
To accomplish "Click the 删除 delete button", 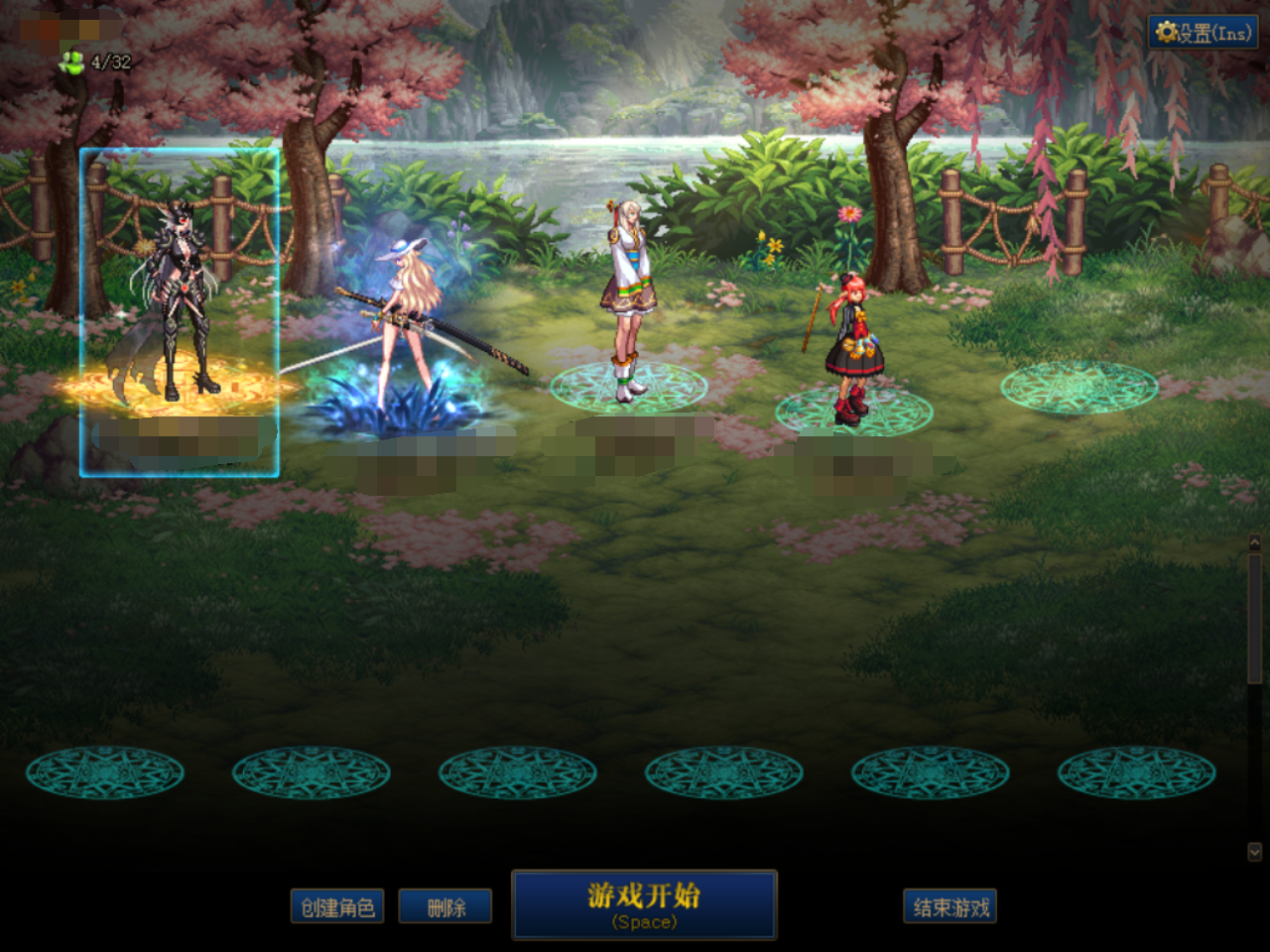I will pos(444,905).
